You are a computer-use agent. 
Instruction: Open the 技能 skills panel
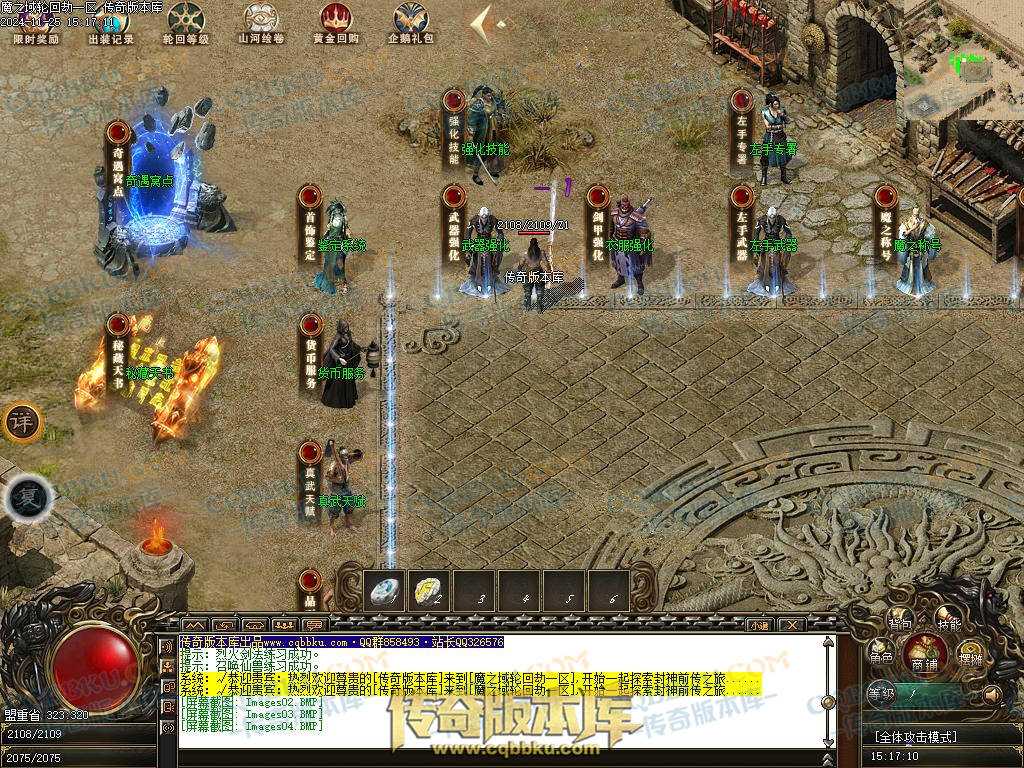click(948, 623)
